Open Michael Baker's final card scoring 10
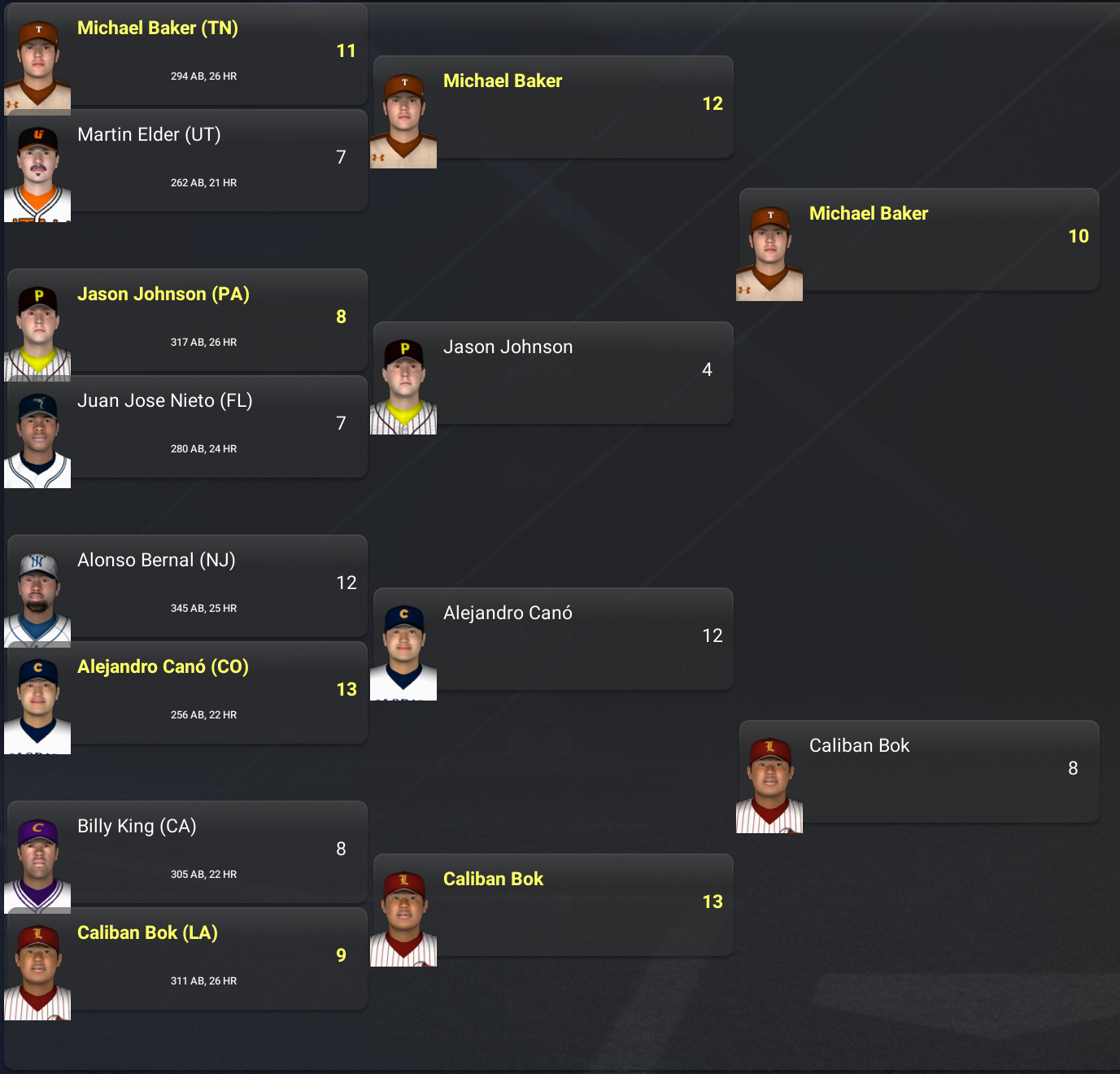 coord(919,239)
